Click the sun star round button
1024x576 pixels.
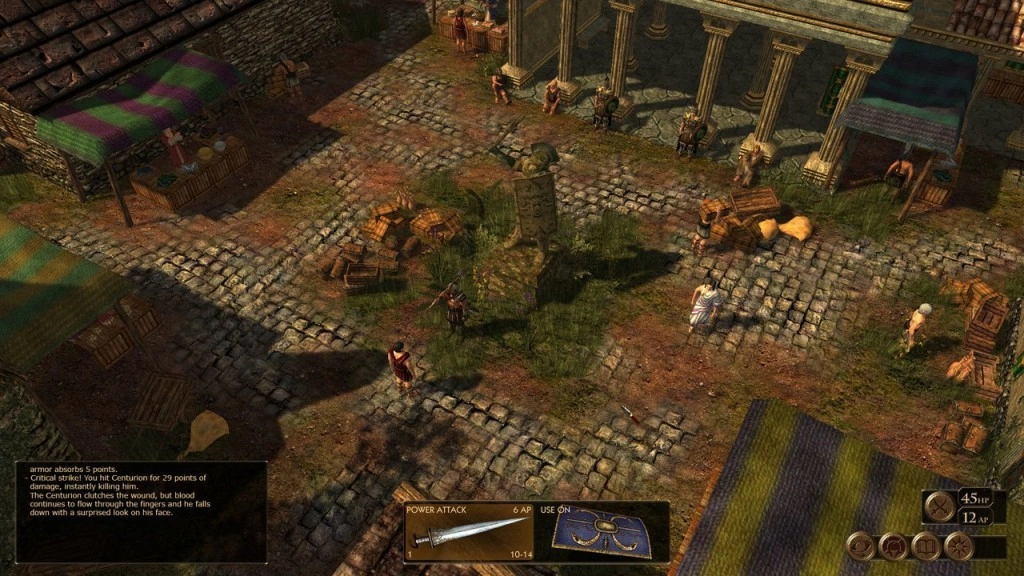click(x=957, y=546)
